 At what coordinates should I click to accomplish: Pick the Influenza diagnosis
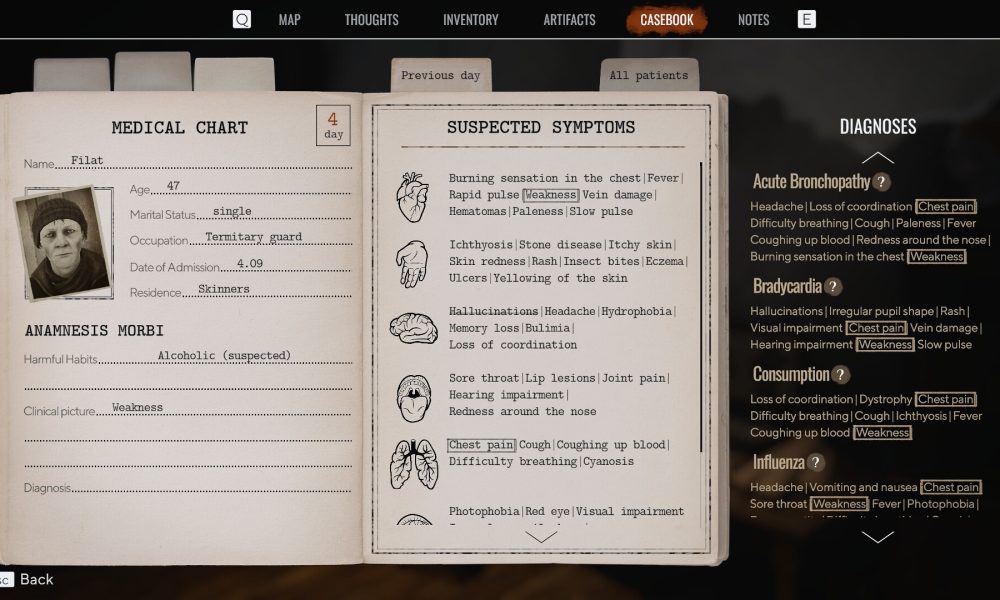coord(779,462)
